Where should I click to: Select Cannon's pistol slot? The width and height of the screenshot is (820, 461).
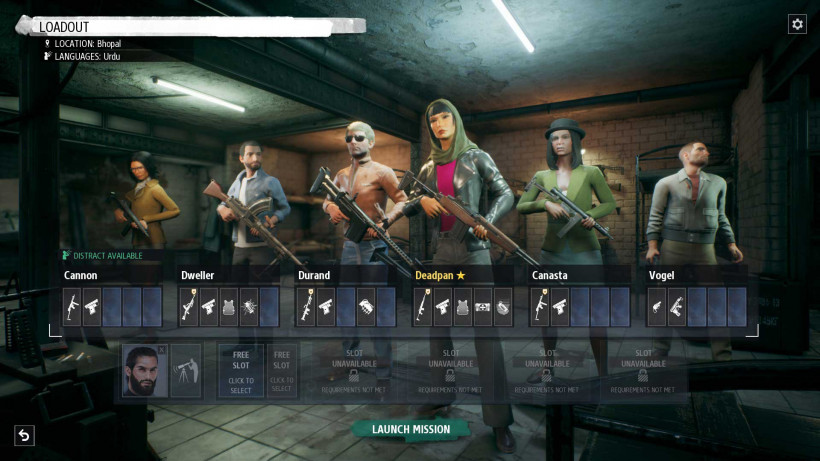(92, 307)
